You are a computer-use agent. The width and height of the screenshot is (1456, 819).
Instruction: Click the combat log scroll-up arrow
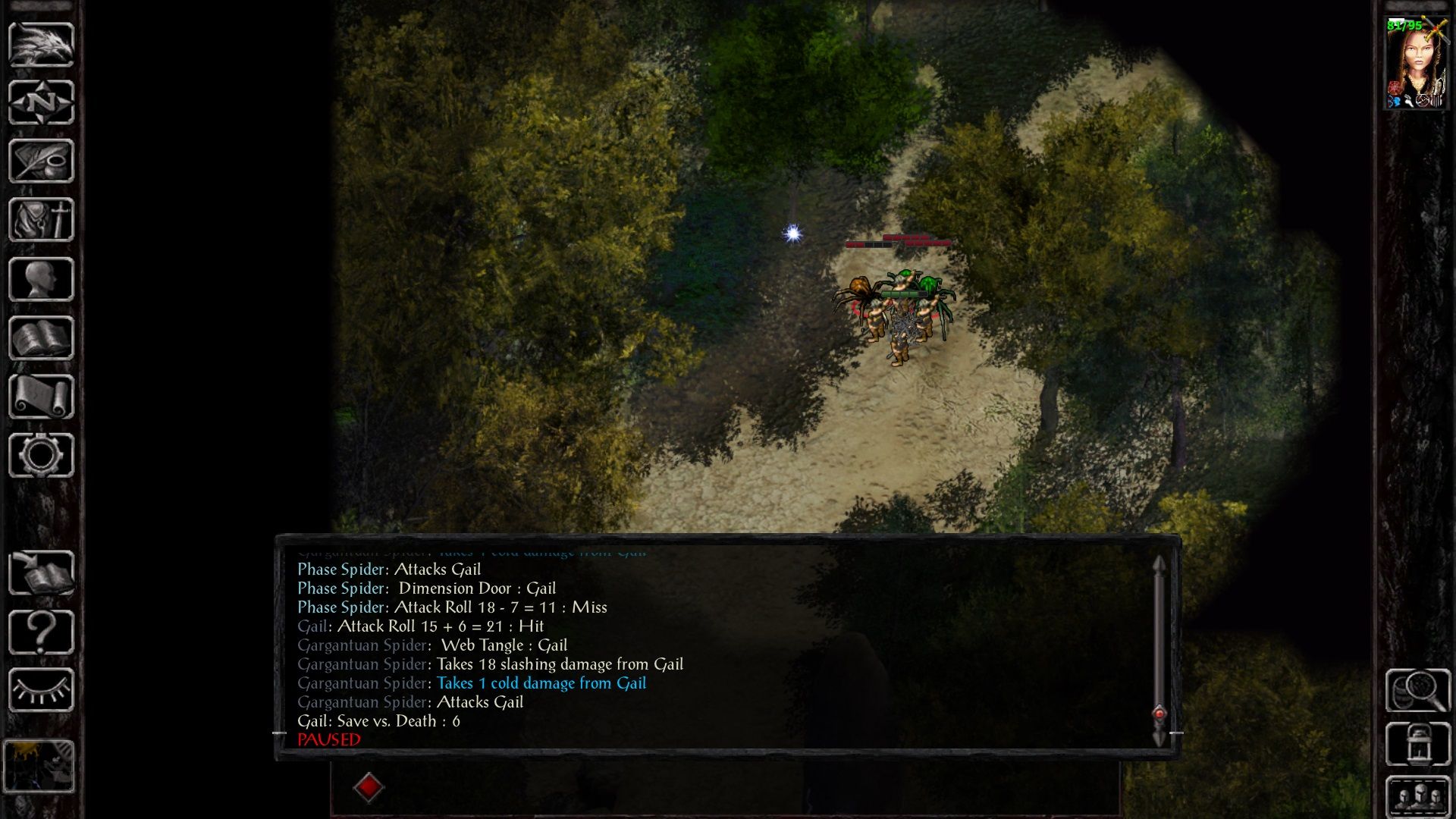click(x=1159, y=564)
